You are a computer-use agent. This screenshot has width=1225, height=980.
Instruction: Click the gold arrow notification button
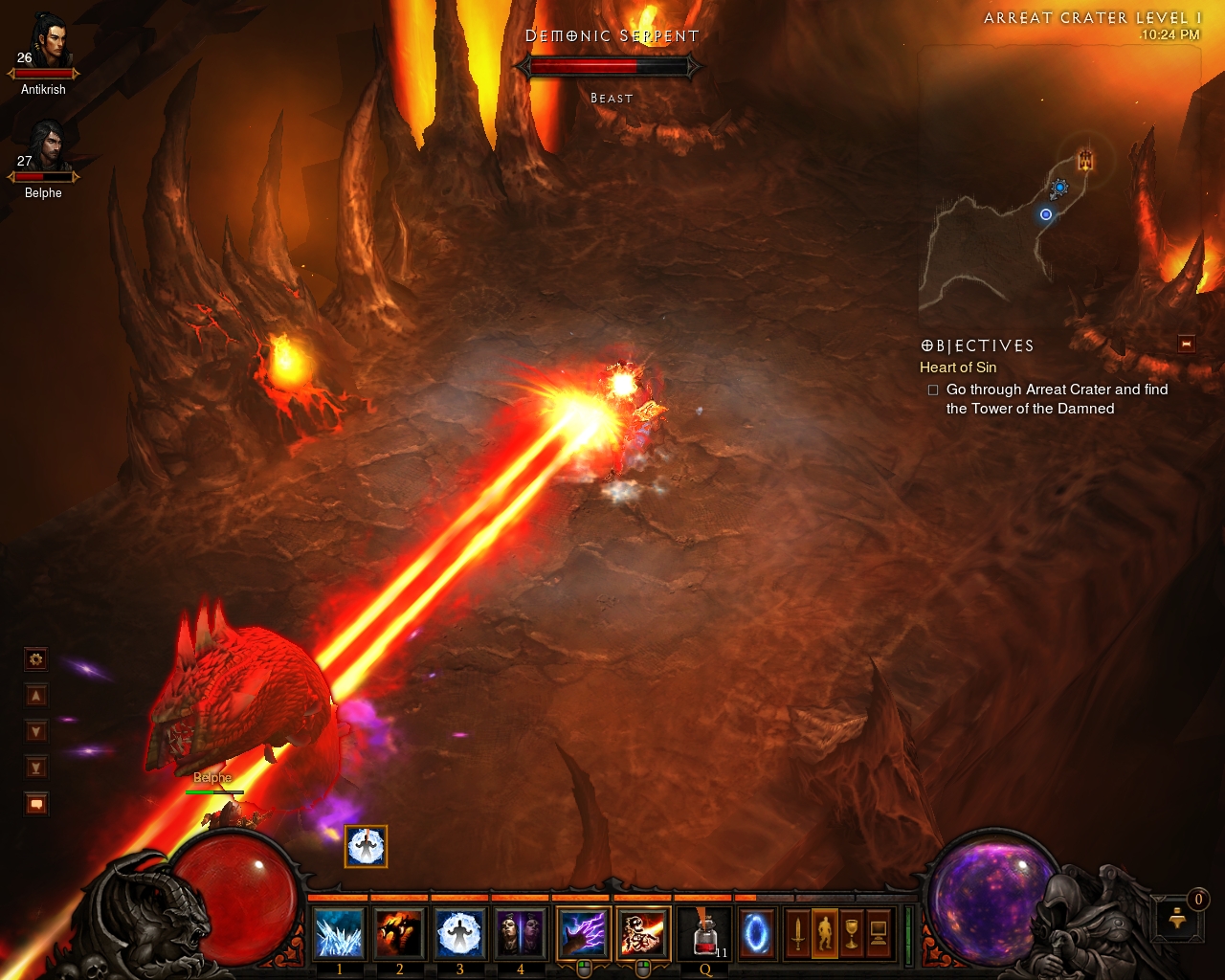point(1178,920)
